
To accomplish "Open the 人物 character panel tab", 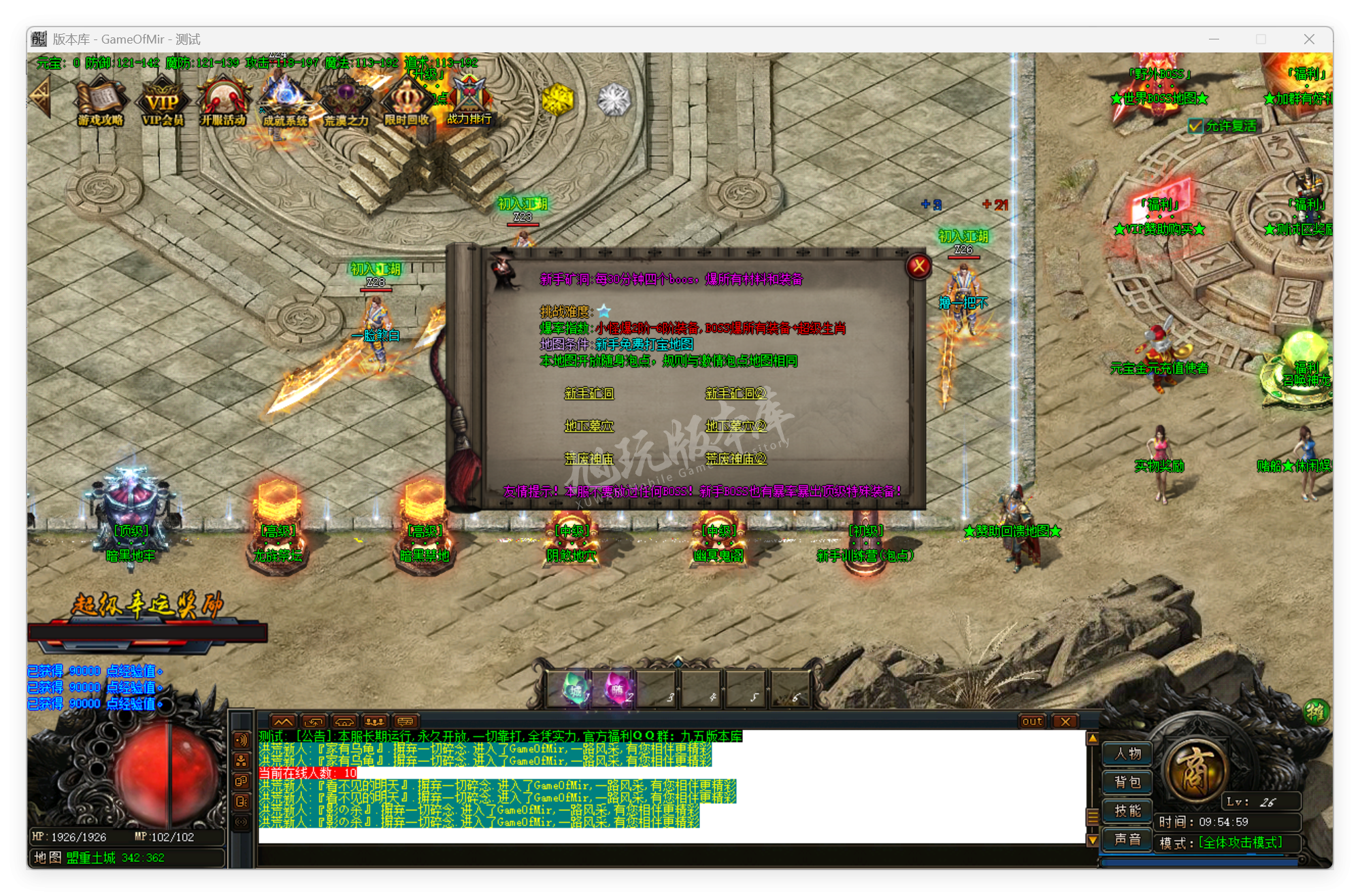I will click(1127, 753).
